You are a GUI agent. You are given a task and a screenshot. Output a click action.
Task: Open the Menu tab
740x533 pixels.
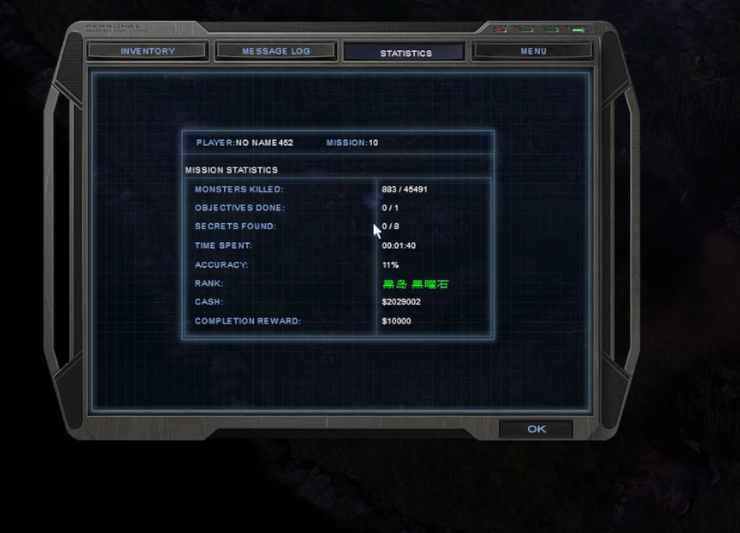533,51
